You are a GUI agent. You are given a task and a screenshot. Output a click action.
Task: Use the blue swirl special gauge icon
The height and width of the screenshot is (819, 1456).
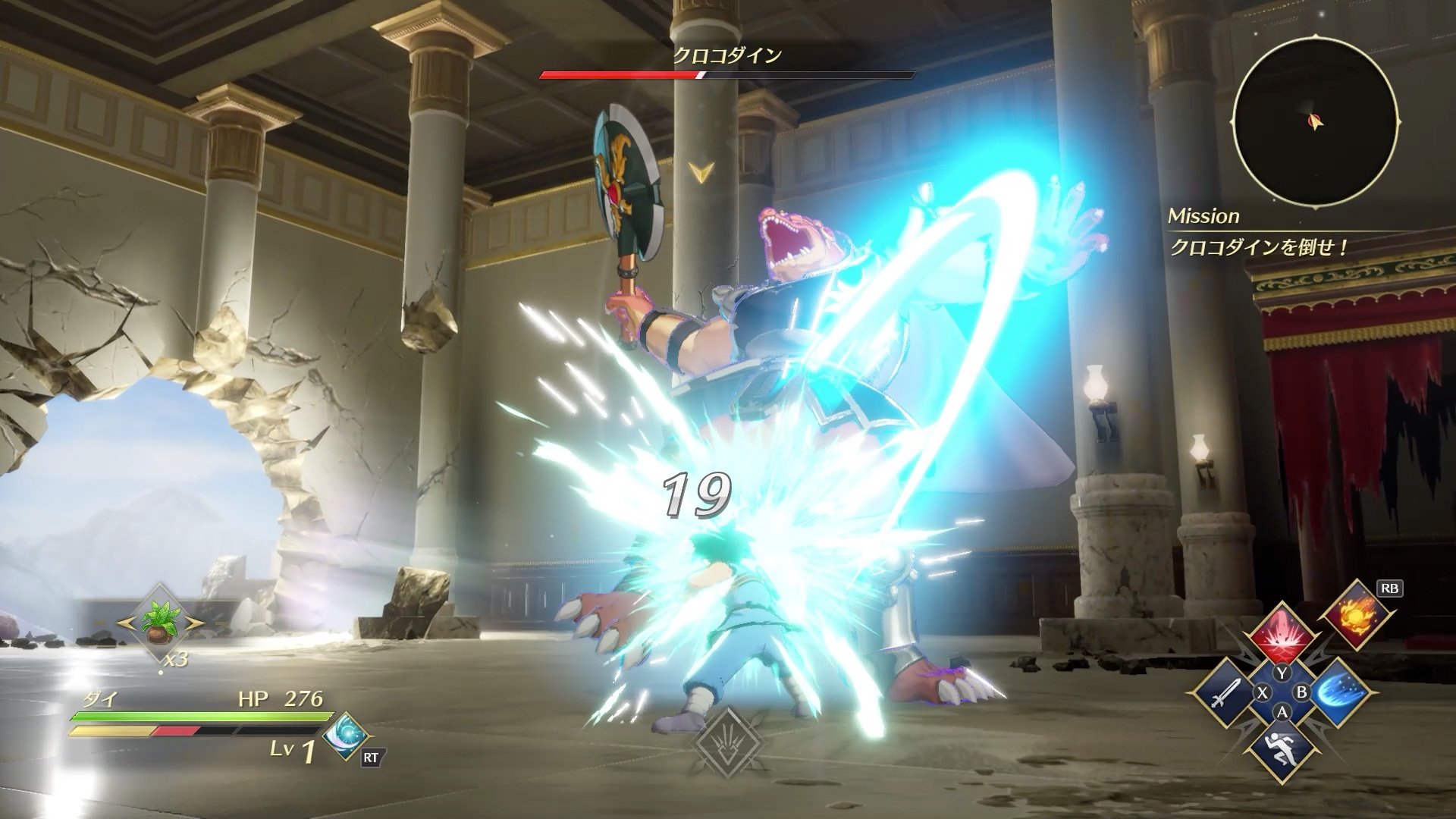347,736
